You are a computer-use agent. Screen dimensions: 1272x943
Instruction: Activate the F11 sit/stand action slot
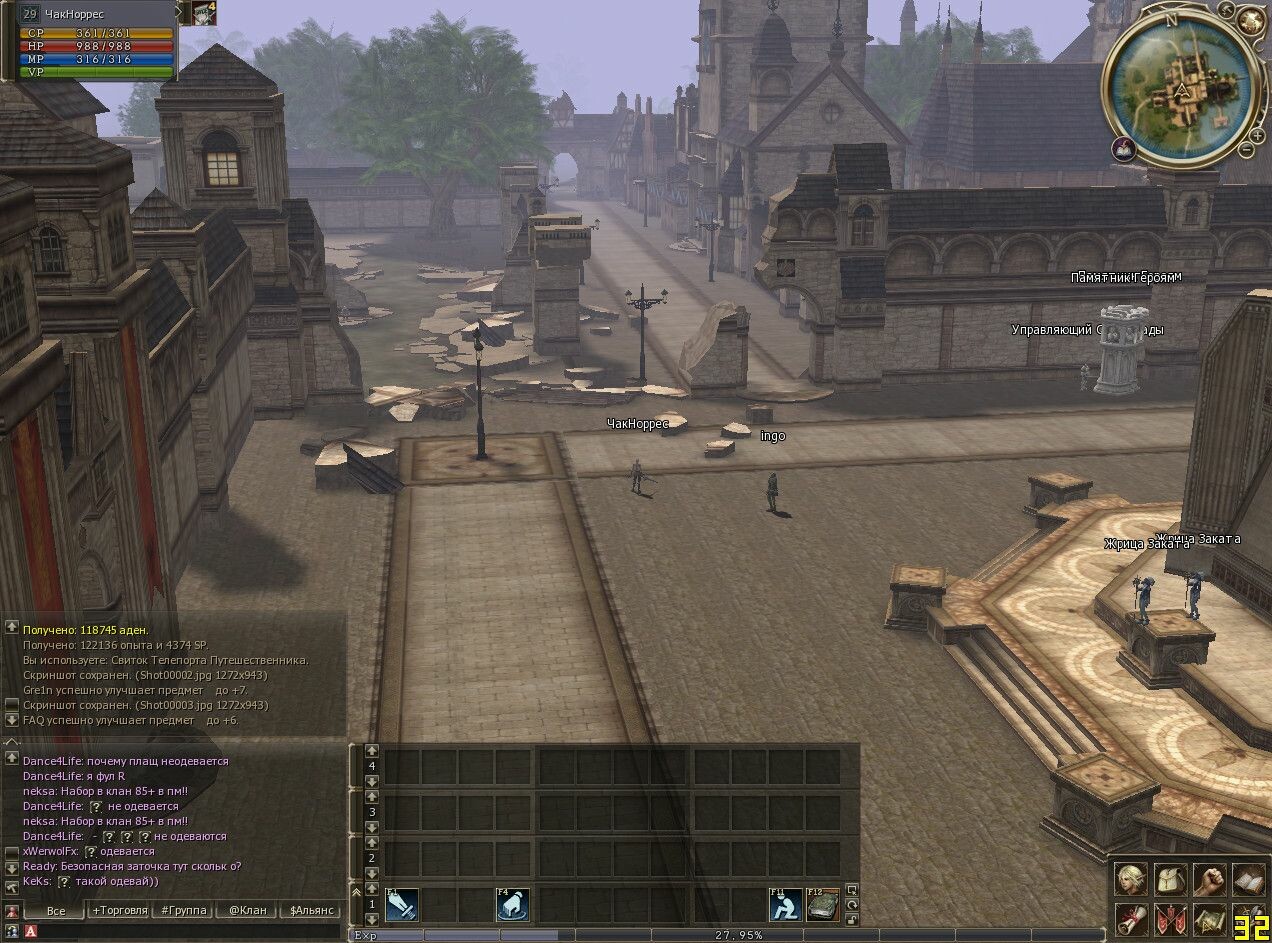(x=785, y=905)
